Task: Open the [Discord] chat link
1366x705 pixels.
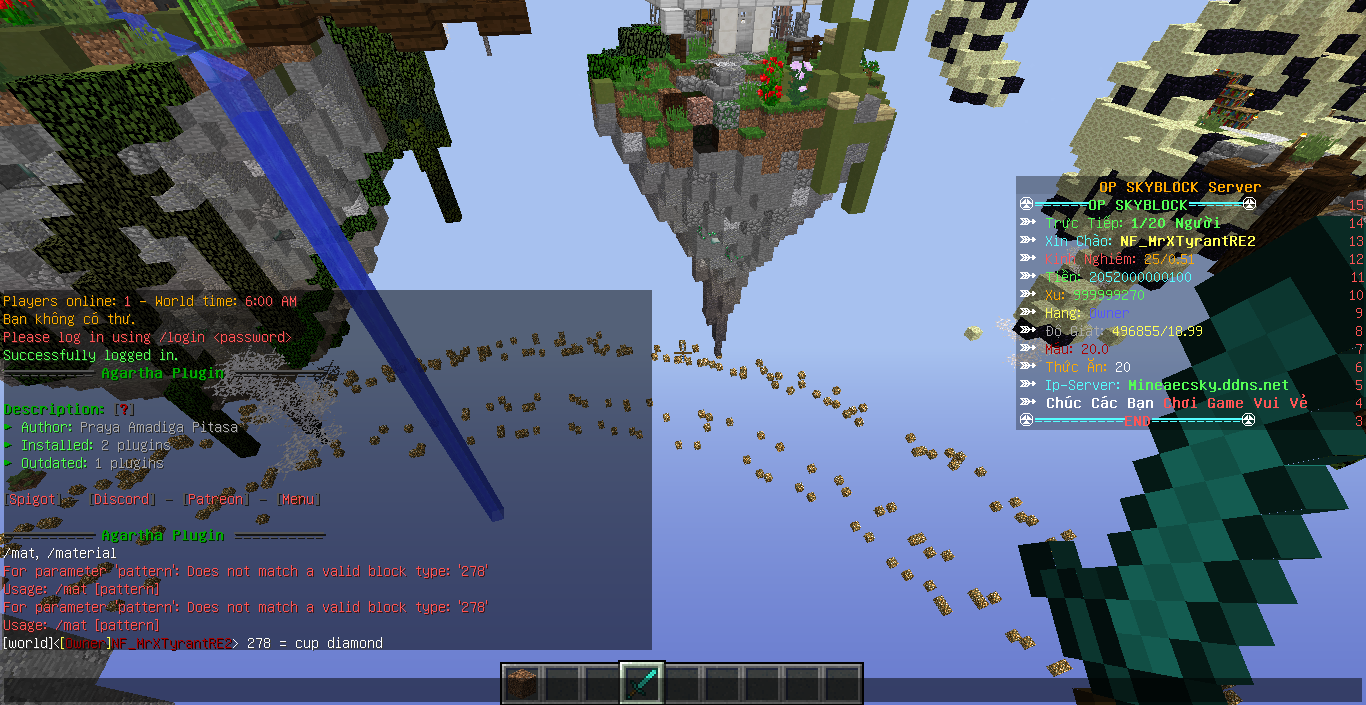Action: [x=122, y=499]
